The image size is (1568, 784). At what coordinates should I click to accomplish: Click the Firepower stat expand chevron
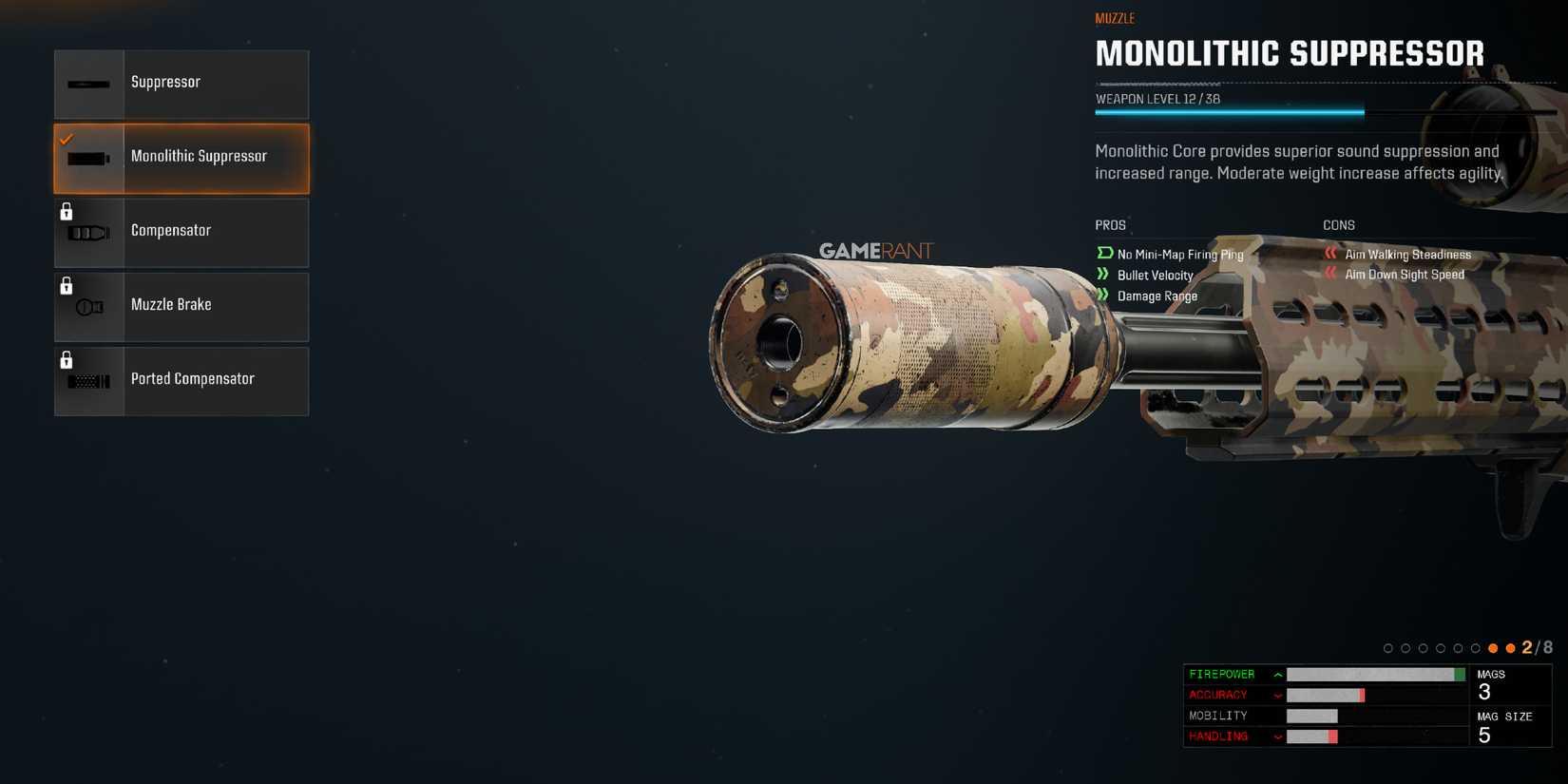1276,674
